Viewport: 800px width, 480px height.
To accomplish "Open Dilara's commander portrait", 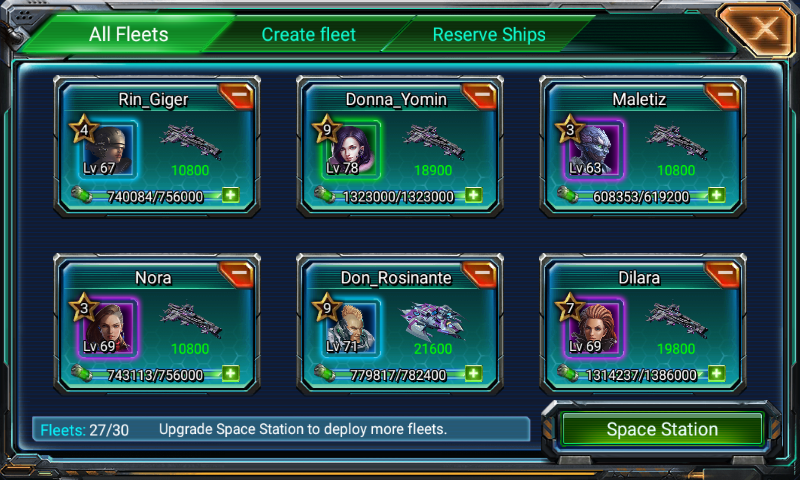I will (593, 329).
